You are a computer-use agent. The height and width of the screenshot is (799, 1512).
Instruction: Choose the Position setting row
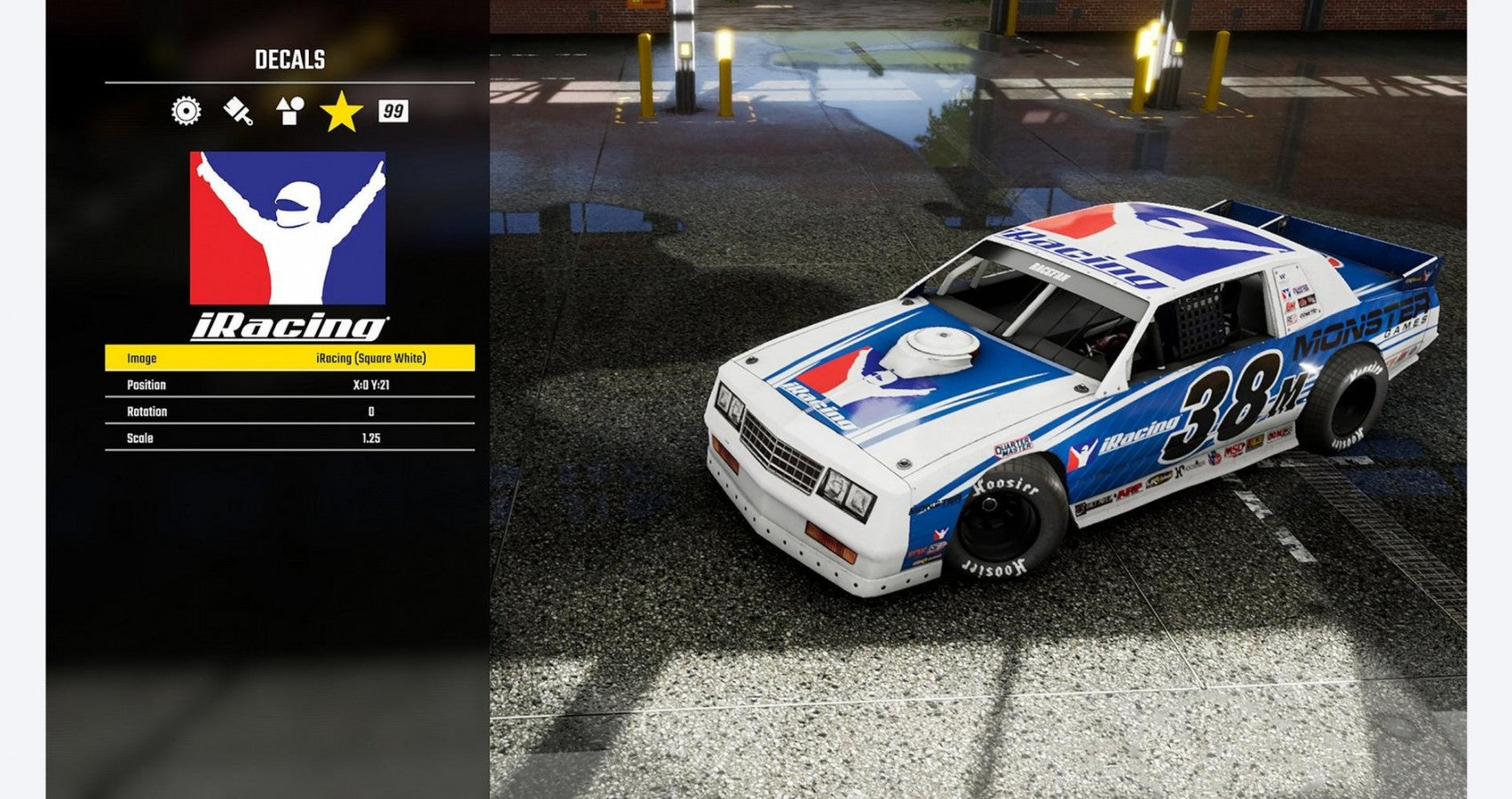pyautogui.click(x=289, y=384)
